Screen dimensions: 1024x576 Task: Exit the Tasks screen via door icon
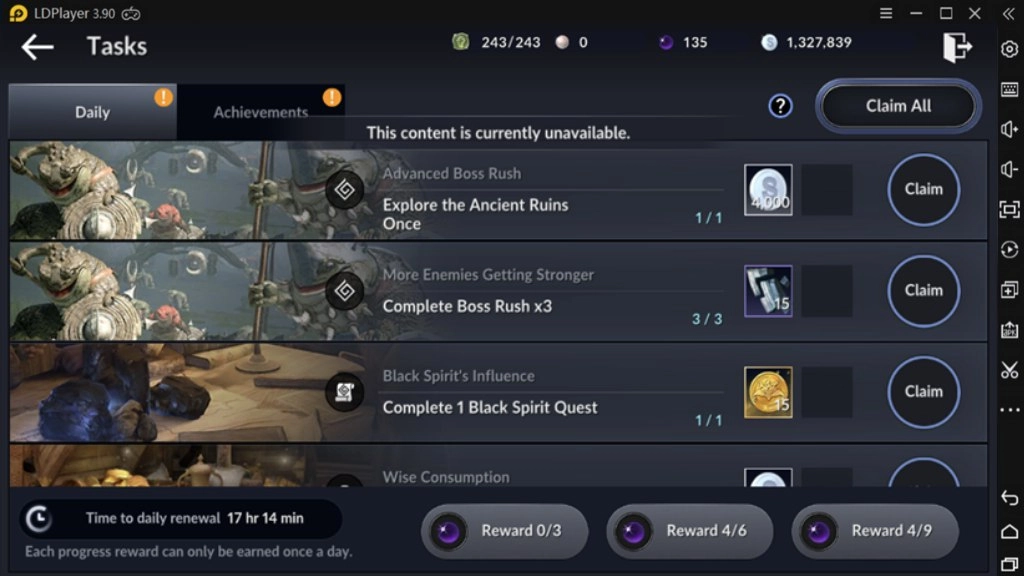(x=957, y=46)
